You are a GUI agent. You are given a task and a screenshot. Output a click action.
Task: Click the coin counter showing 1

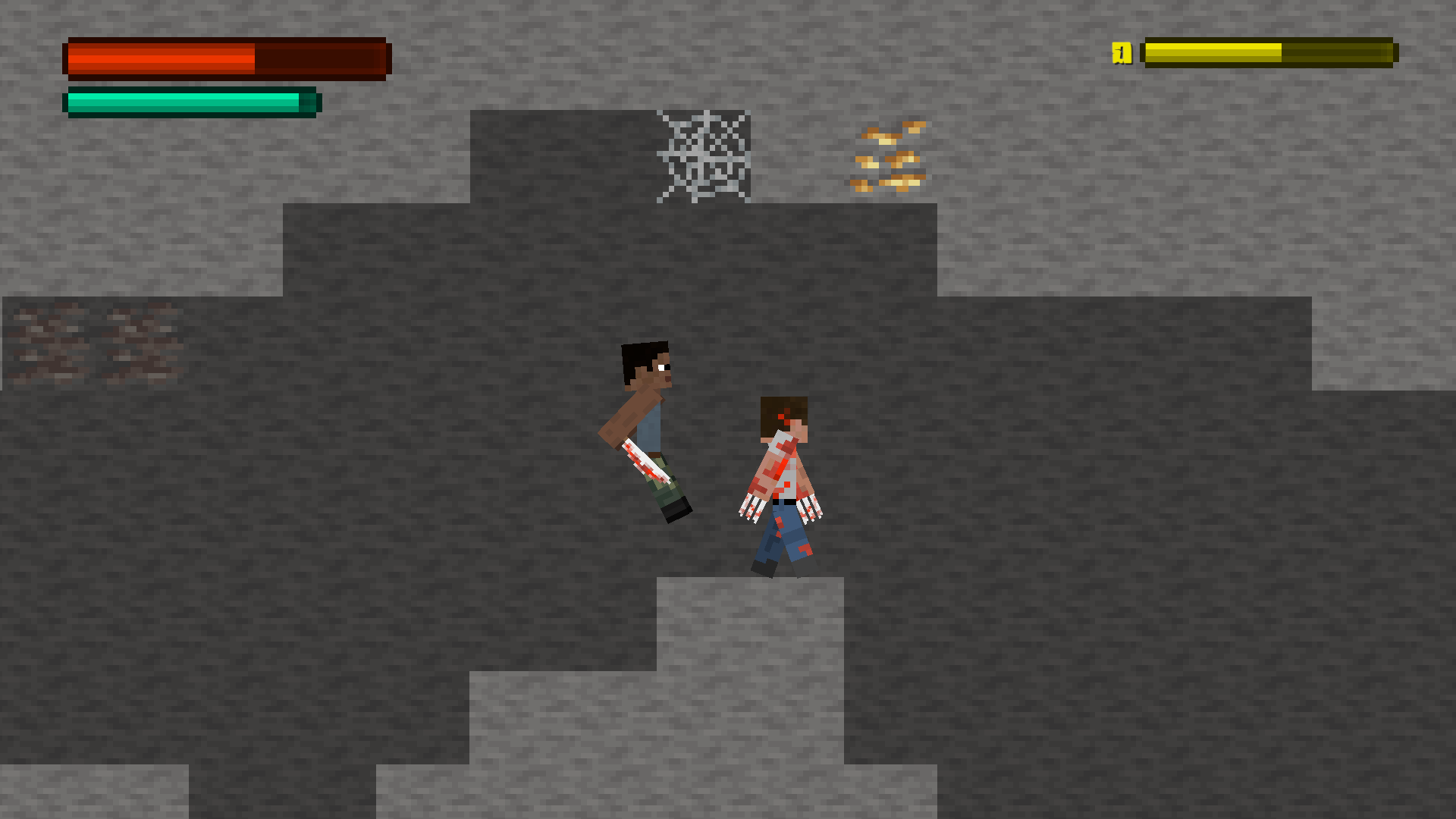(1122, 53)
